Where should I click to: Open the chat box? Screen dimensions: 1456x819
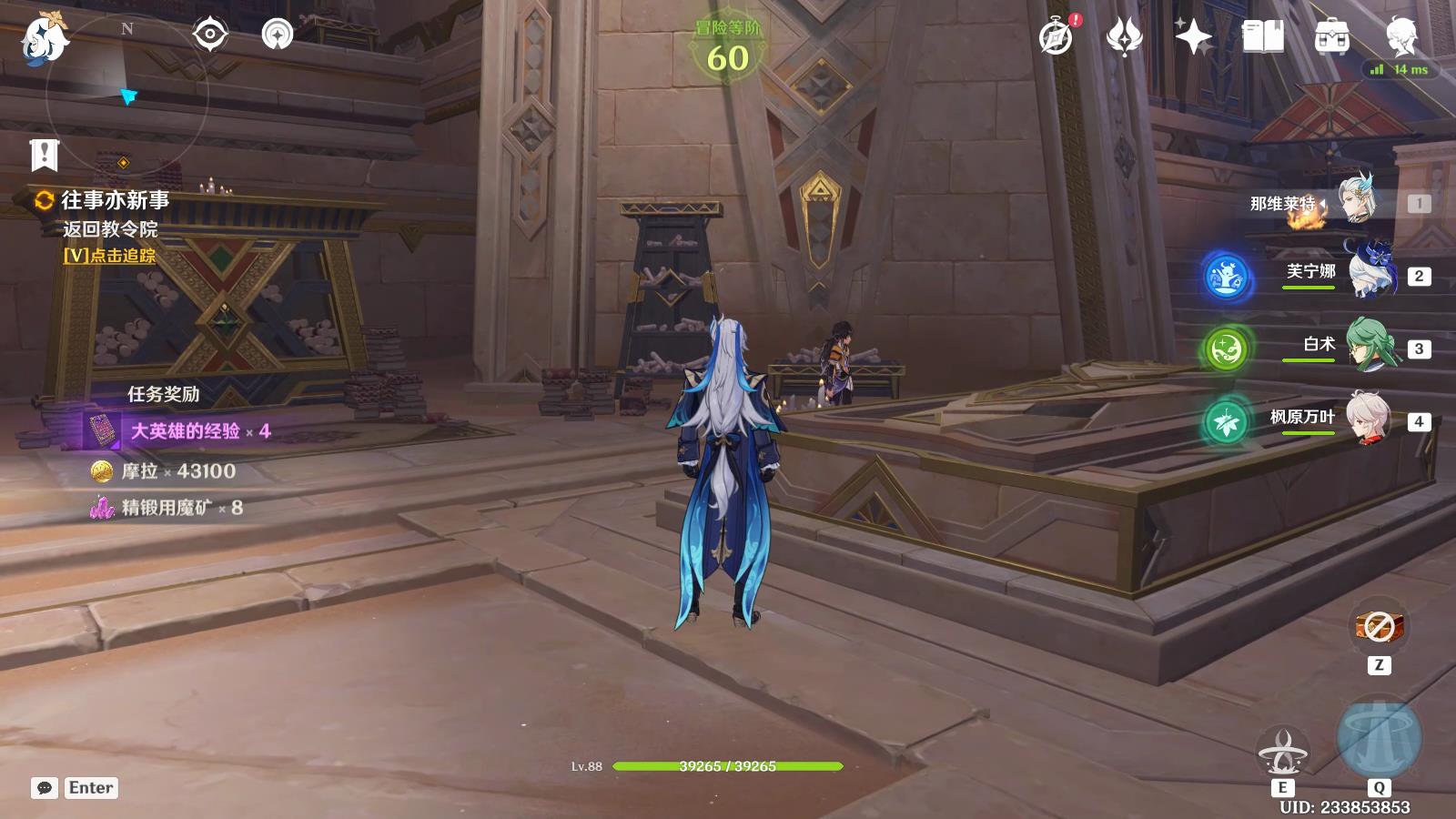[45, 788]
